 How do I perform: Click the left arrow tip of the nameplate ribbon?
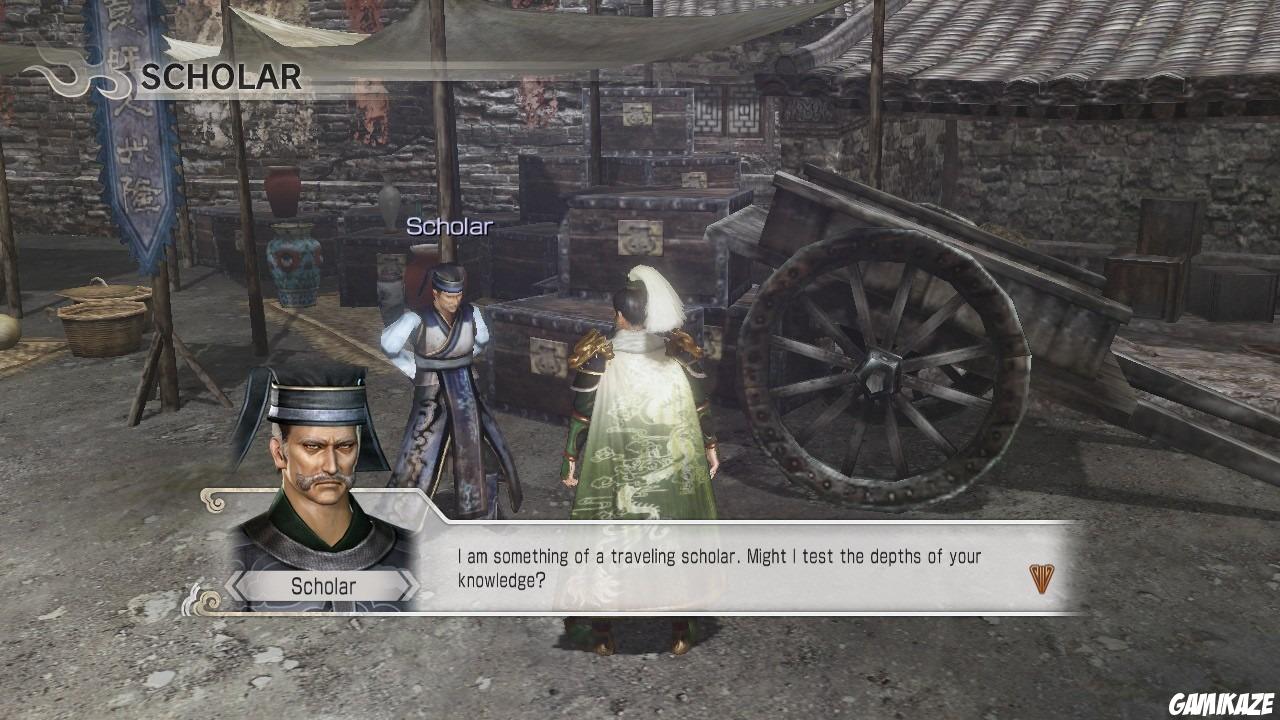point(229,587)
